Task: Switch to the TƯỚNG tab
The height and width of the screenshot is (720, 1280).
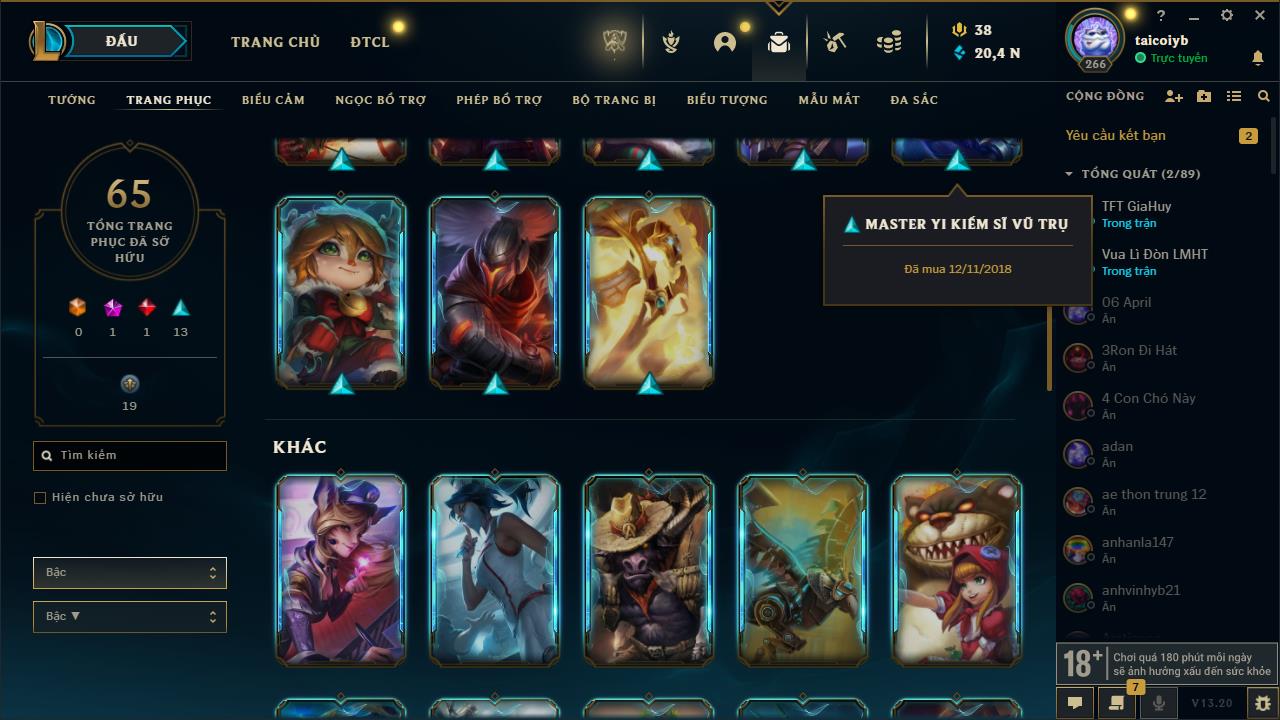Action: 71,100
